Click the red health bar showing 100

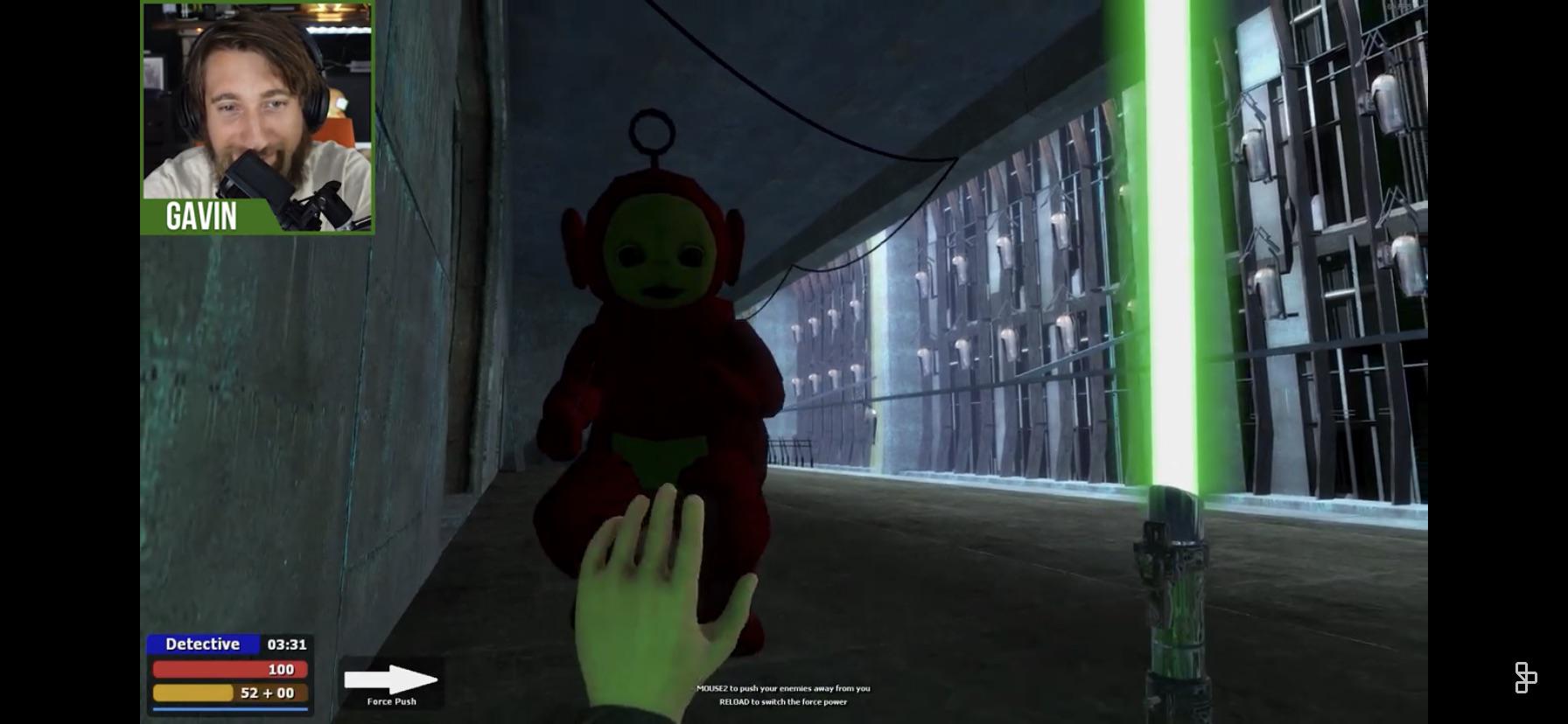click(227, 669)
